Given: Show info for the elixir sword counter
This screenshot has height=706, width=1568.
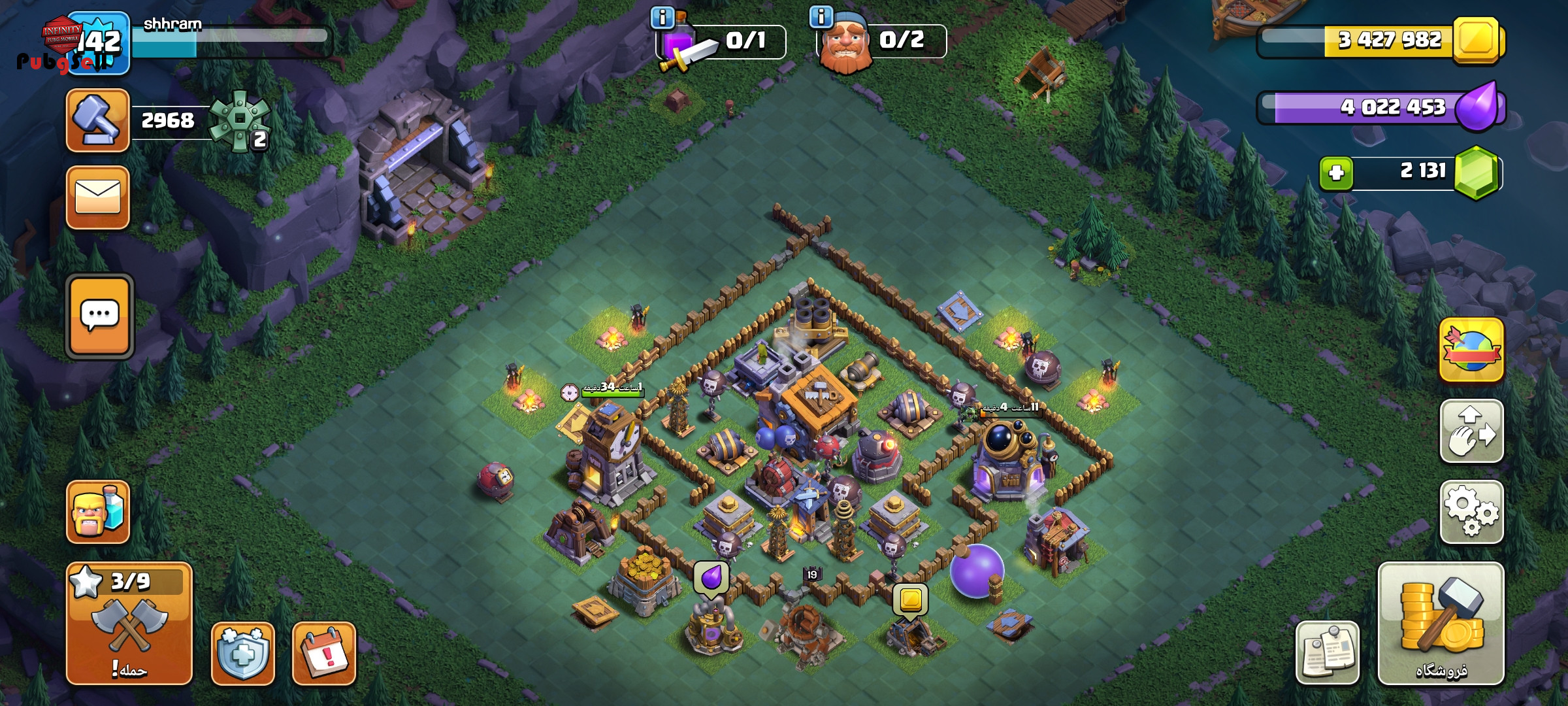Looking at the screenshot, I should click(x=662, y=18).
